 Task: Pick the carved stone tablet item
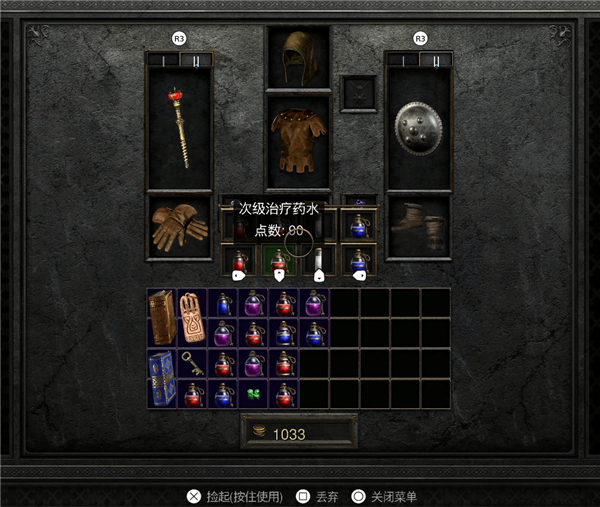(192, 318)
